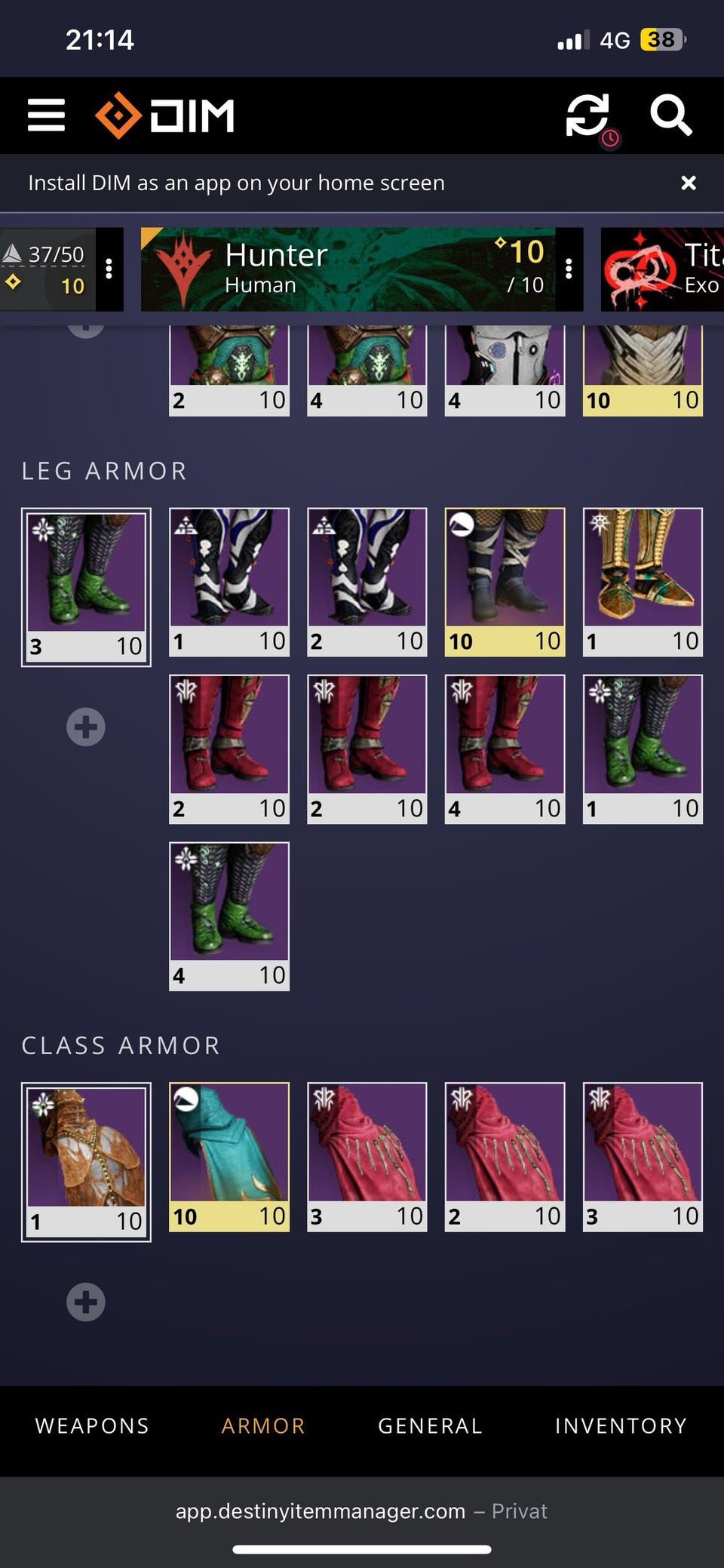Image resolution: width=724 pixels, height=1568 pixels.
Task: Select the Hunter Human character header
Action: 347,269
